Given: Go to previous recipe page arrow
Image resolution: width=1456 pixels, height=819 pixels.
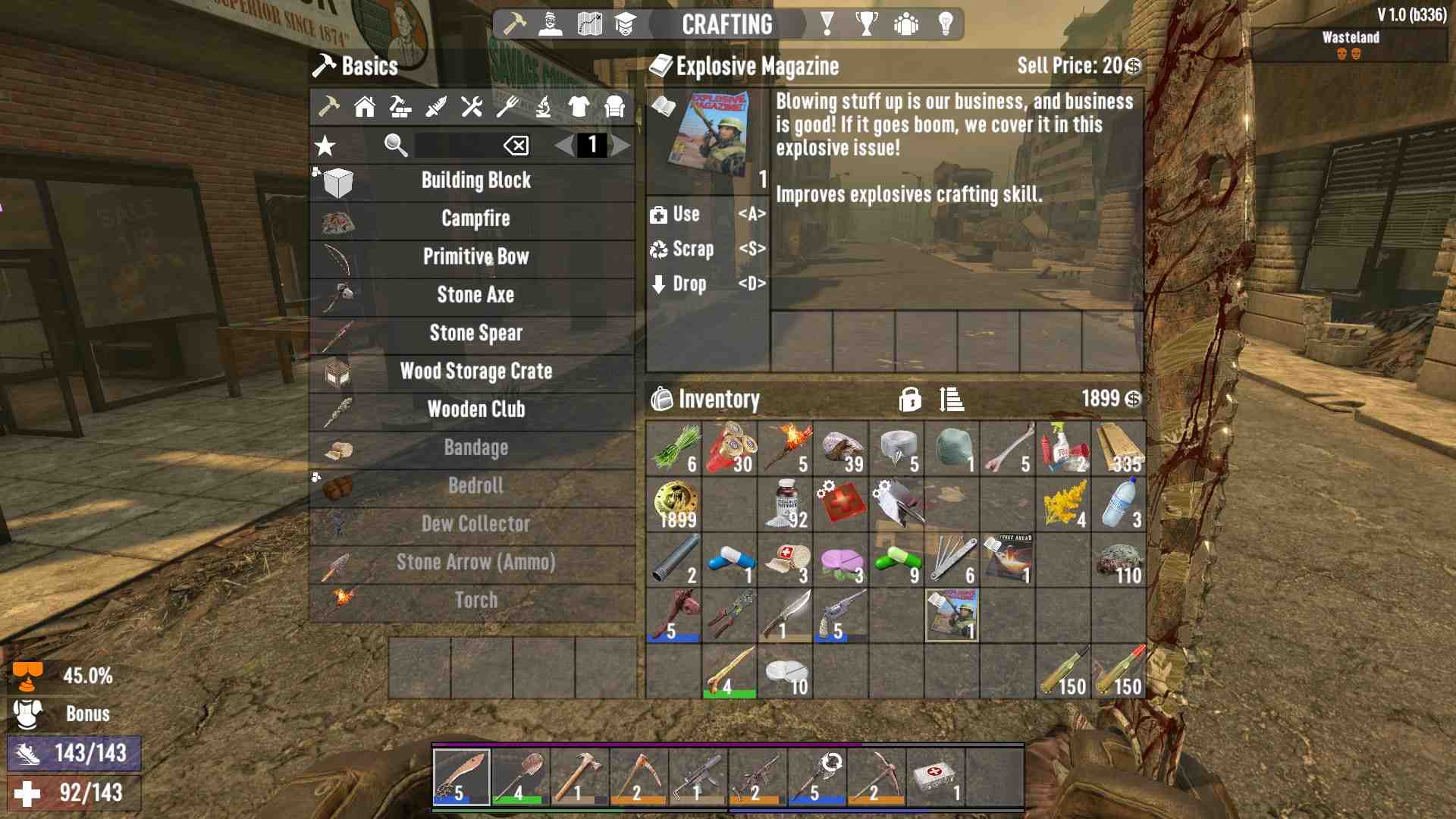Looking at the screenshot, I should [x=563, y=146].
